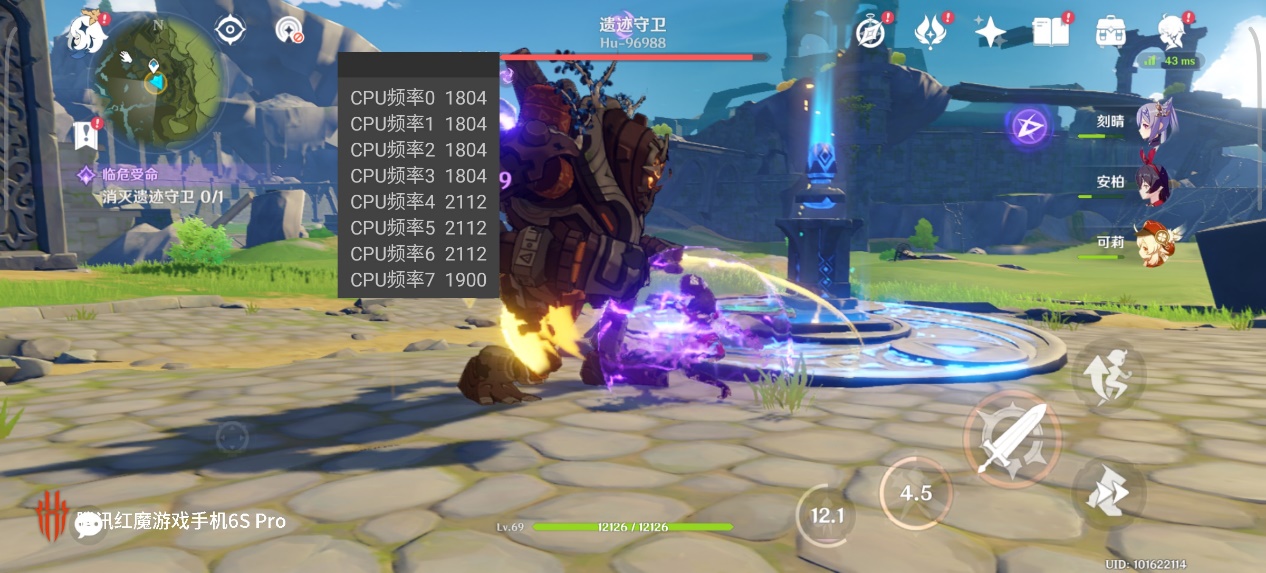1266x573 pixels.
Task: Open the quest banner icon with exclamation
Action: [86, 134]
